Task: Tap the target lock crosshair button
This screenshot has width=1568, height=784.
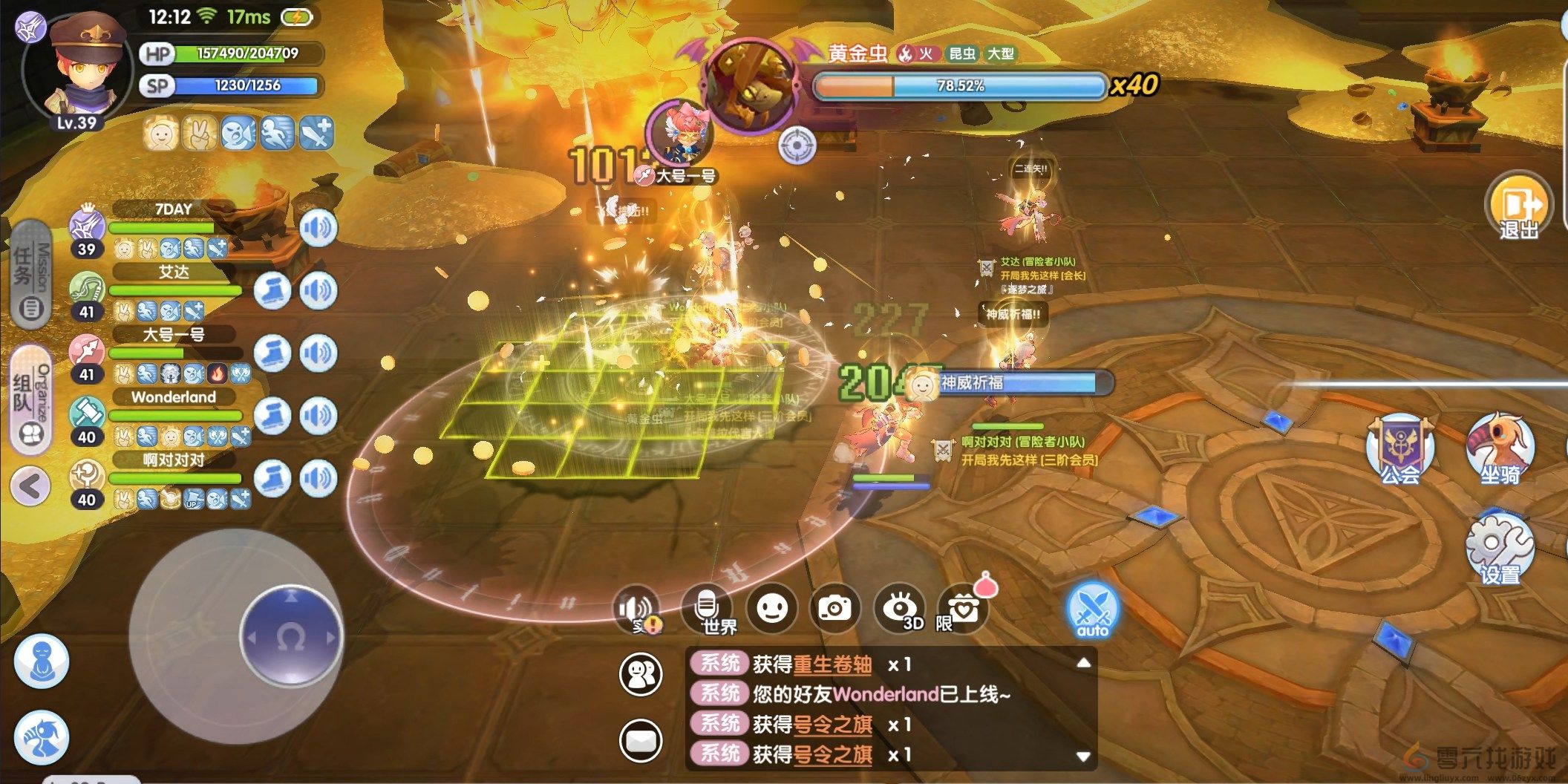Action: [x=797, y=145]
